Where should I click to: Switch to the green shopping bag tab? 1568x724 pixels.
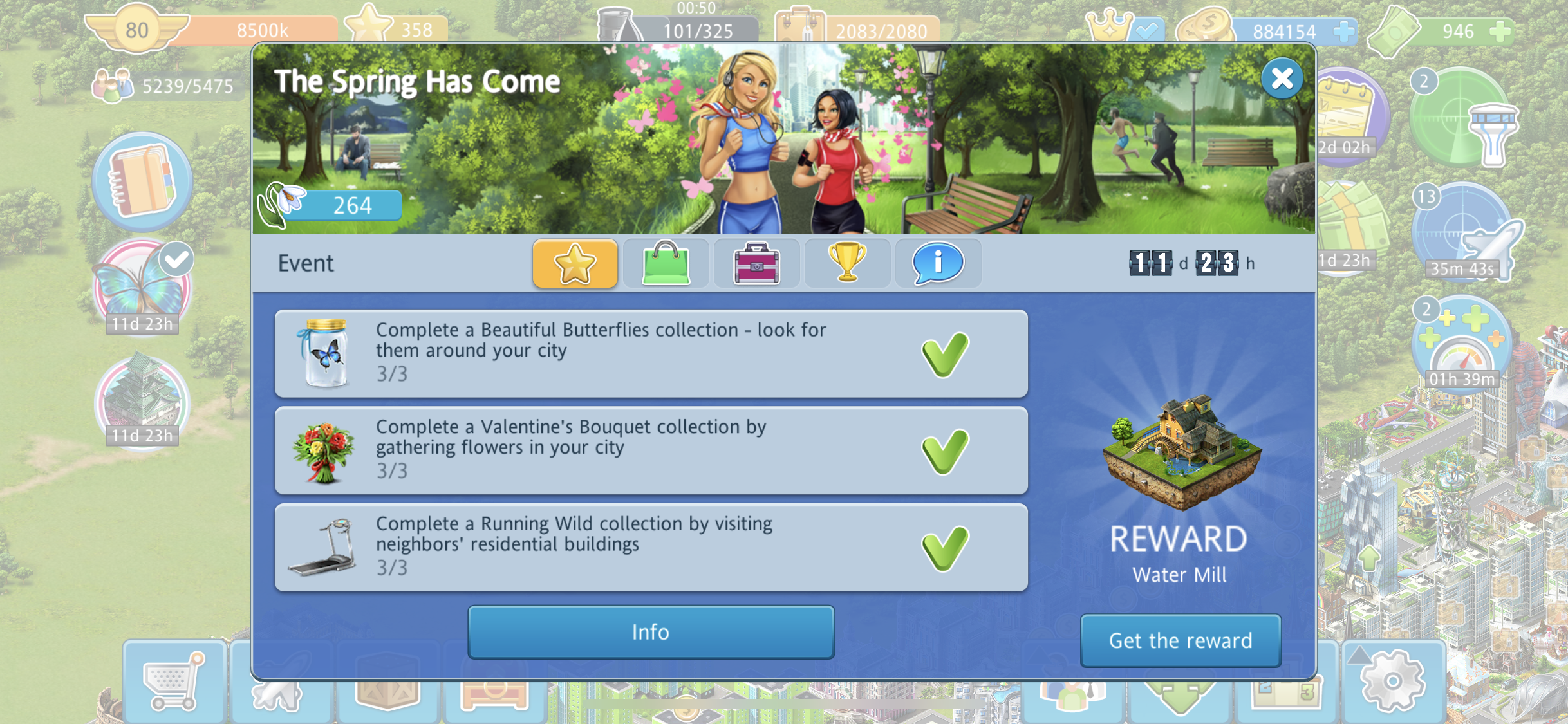point(666,263)
